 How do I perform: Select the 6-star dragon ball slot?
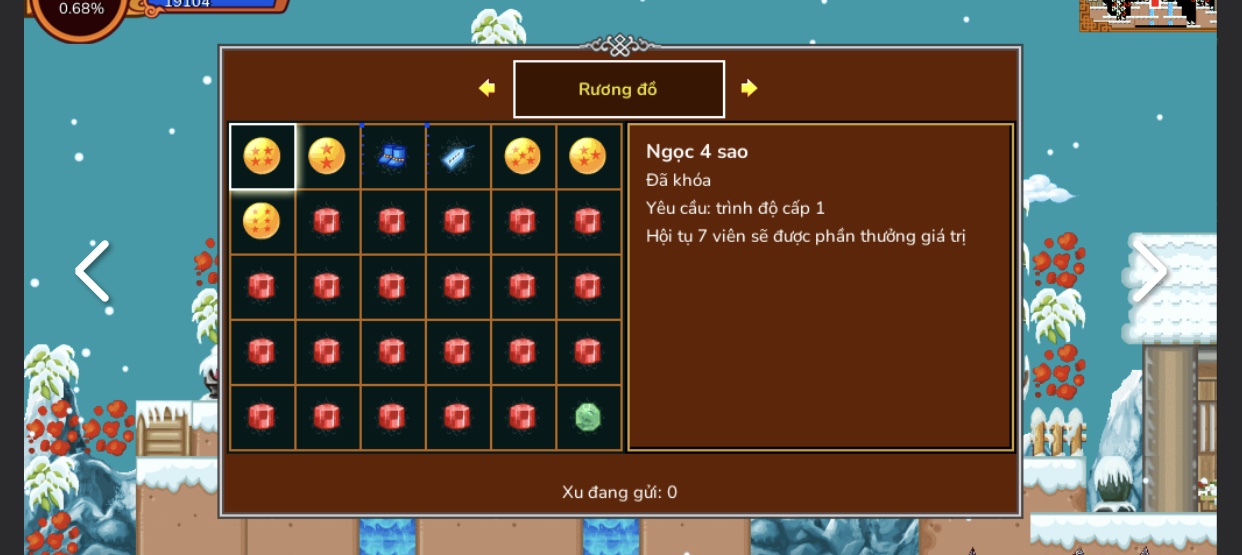pos(262,221)
